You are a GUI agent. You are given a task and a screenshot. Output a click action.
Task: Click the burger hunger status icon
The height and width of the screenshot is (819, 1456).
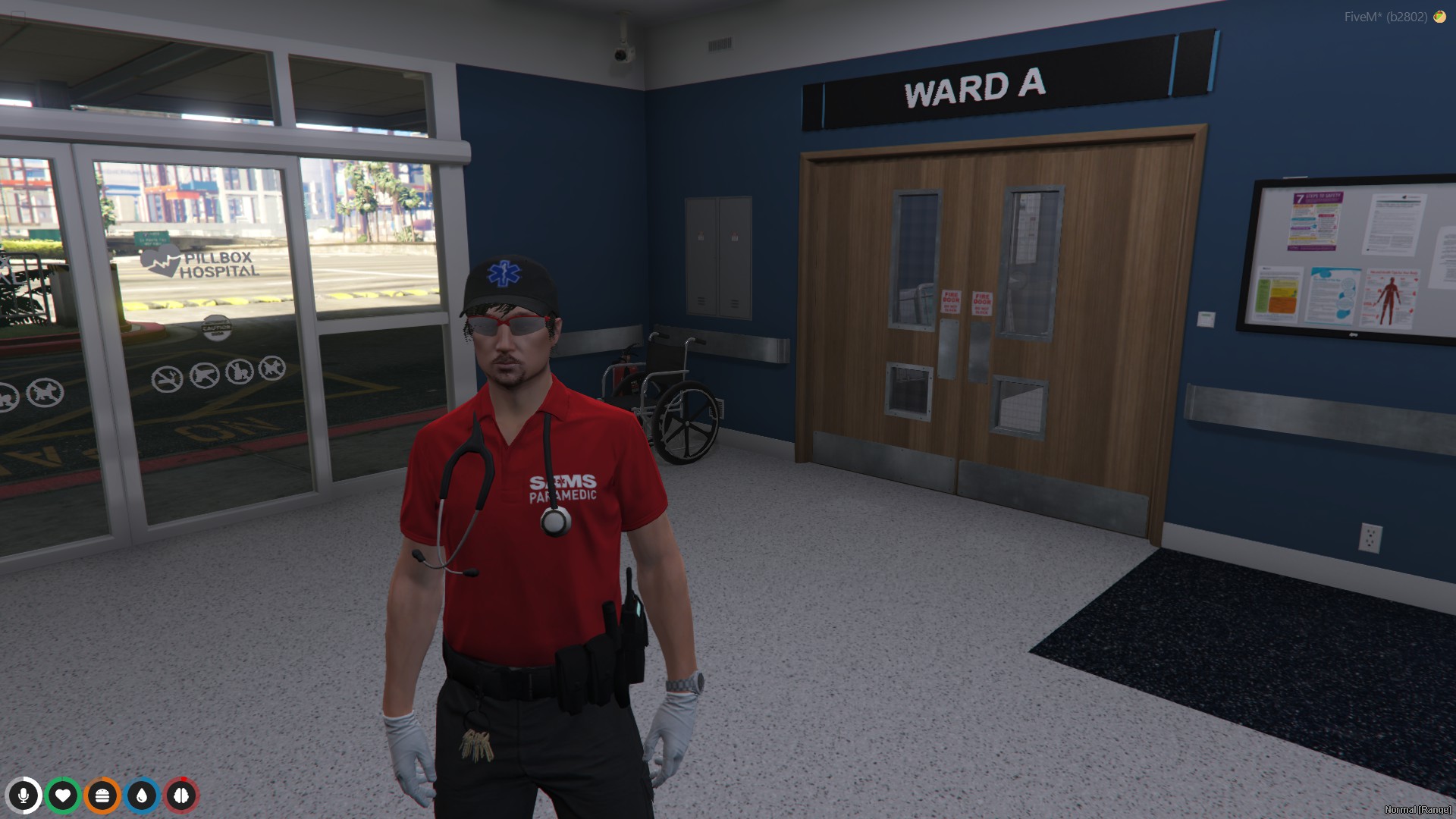[102, 796]
